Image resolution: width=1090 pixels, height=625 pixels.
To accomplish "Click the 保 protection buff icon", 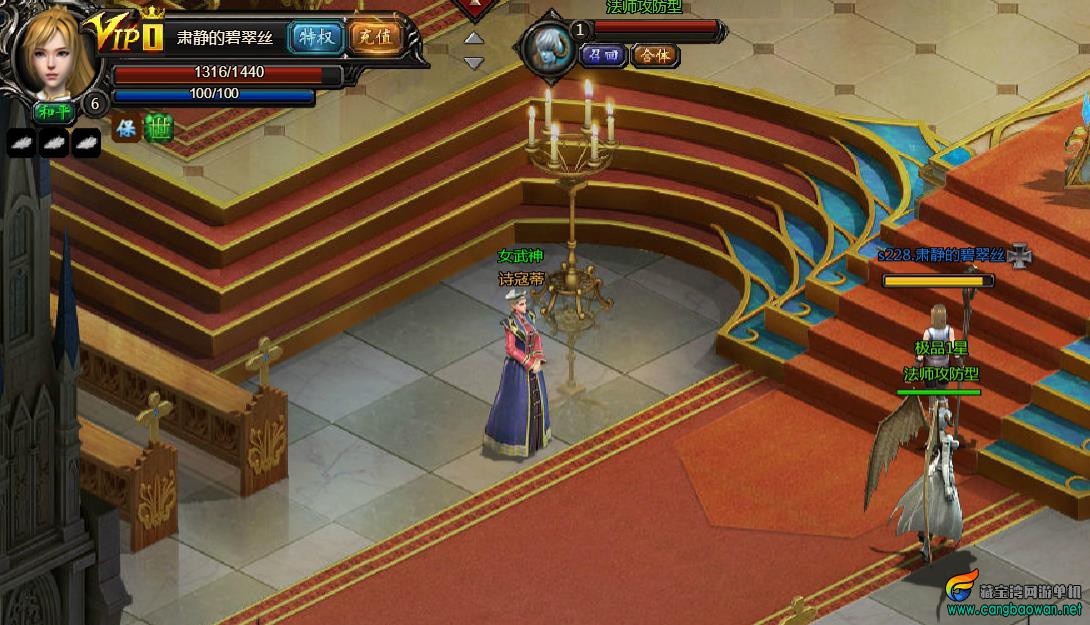I will pyautogui.click(x=126, y=128).
